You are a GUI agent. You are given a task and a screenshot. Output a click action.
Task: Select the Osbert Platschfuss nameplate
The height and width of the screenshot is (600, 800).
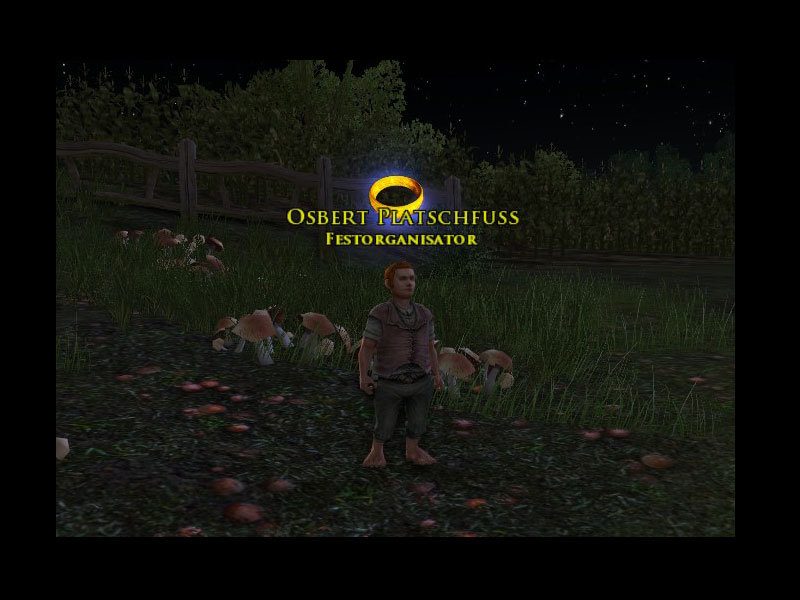[402, 217]
